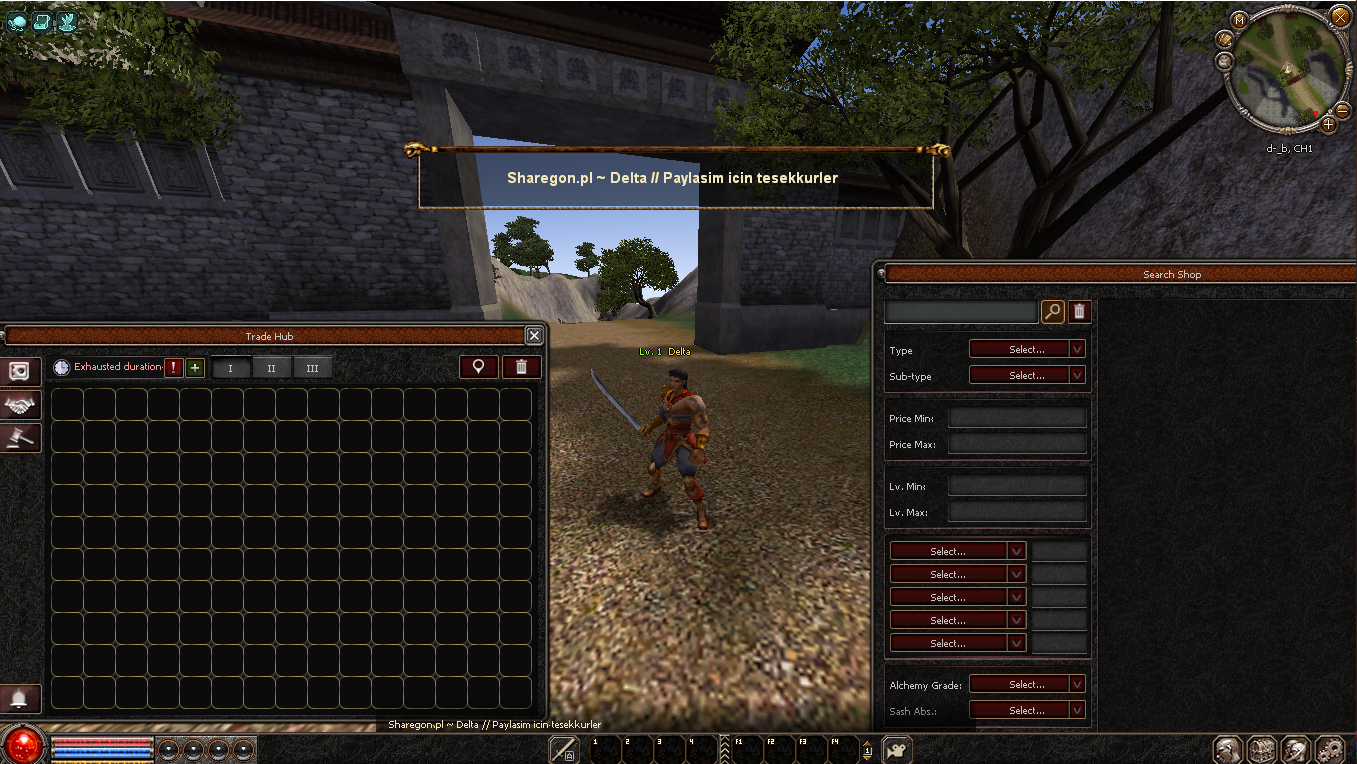Switch to Trade Hub page II
The width and height of the screenshot is (1357, 764).
pos(271,368)
